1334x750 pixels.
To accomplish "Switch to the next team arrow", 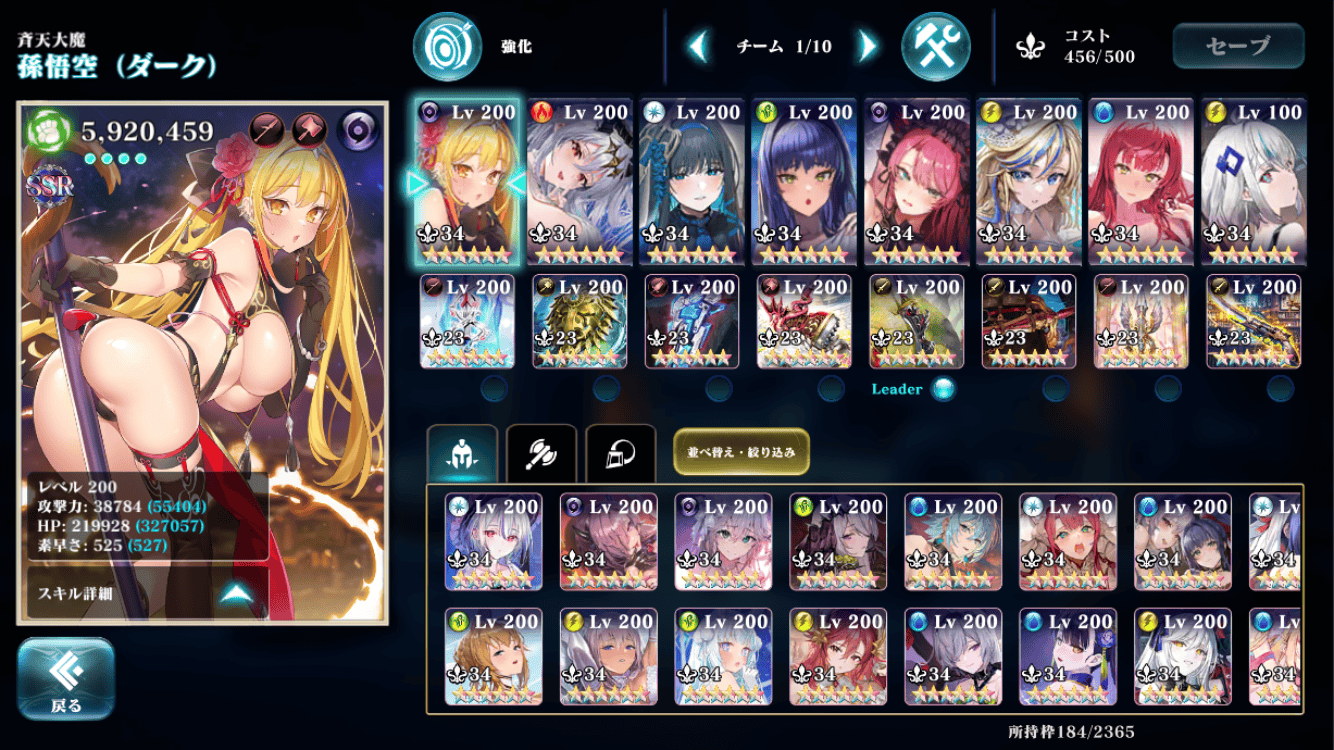I will tap(867, 46).
